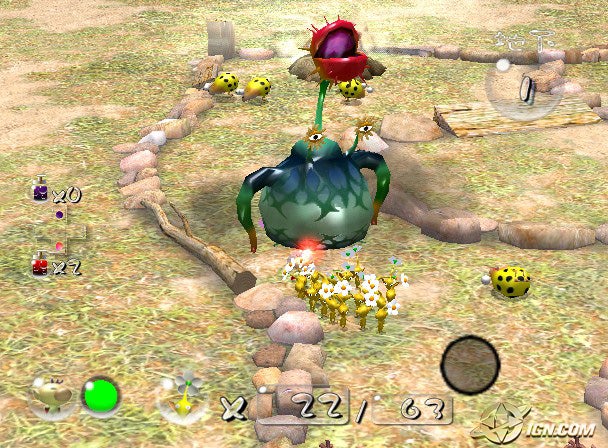Click the captain portrait icon

(x=51, y=396)
